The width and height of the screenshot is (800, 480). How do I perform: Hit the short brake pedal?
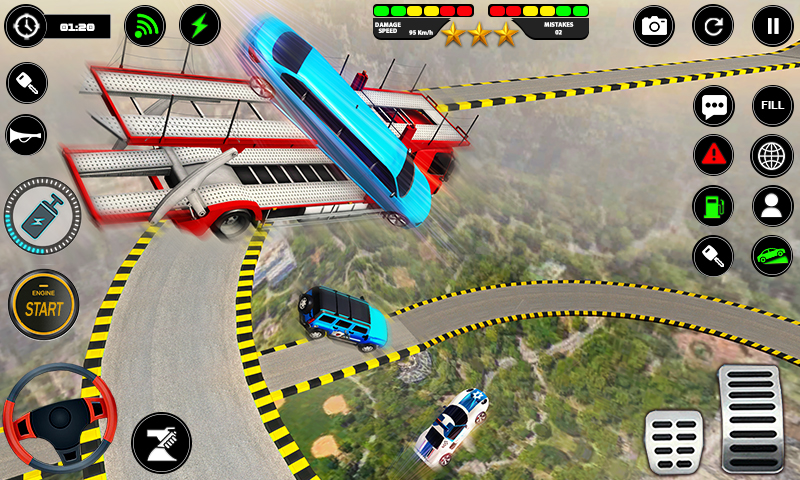click(x=674, y=440)
